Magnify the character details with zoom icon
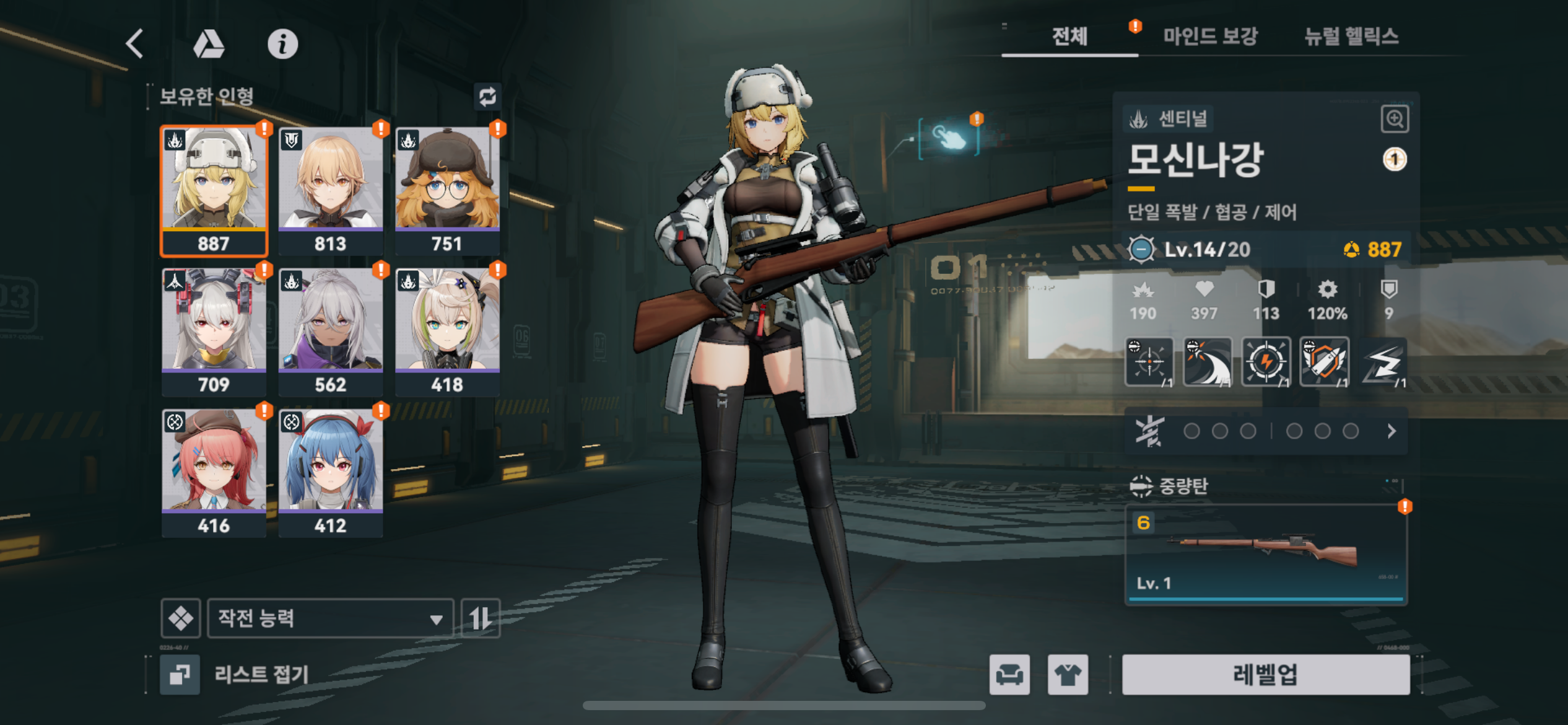 coord(1395,118)
